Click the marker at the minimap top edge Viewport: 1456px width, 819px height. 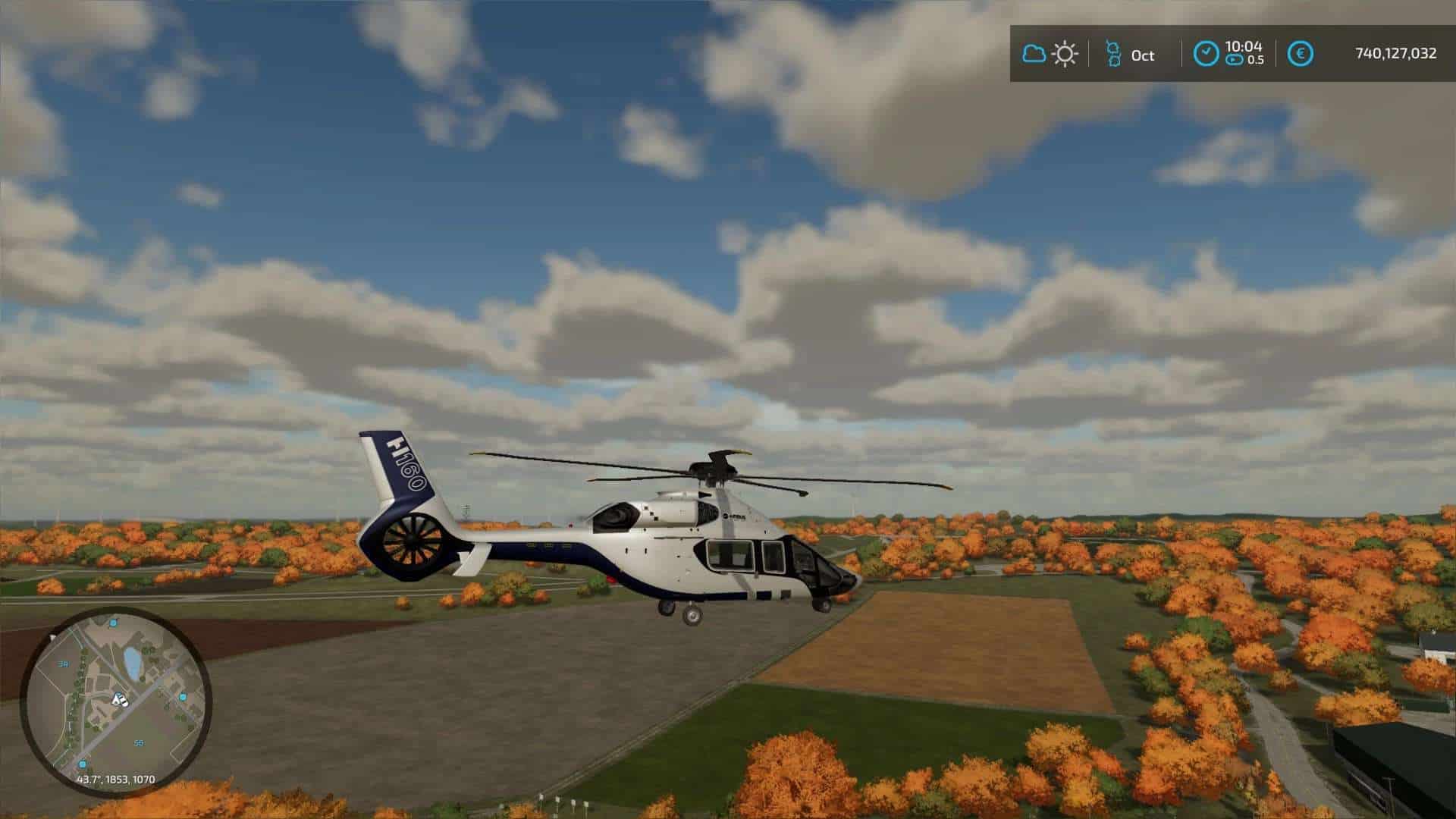(112, 623)
